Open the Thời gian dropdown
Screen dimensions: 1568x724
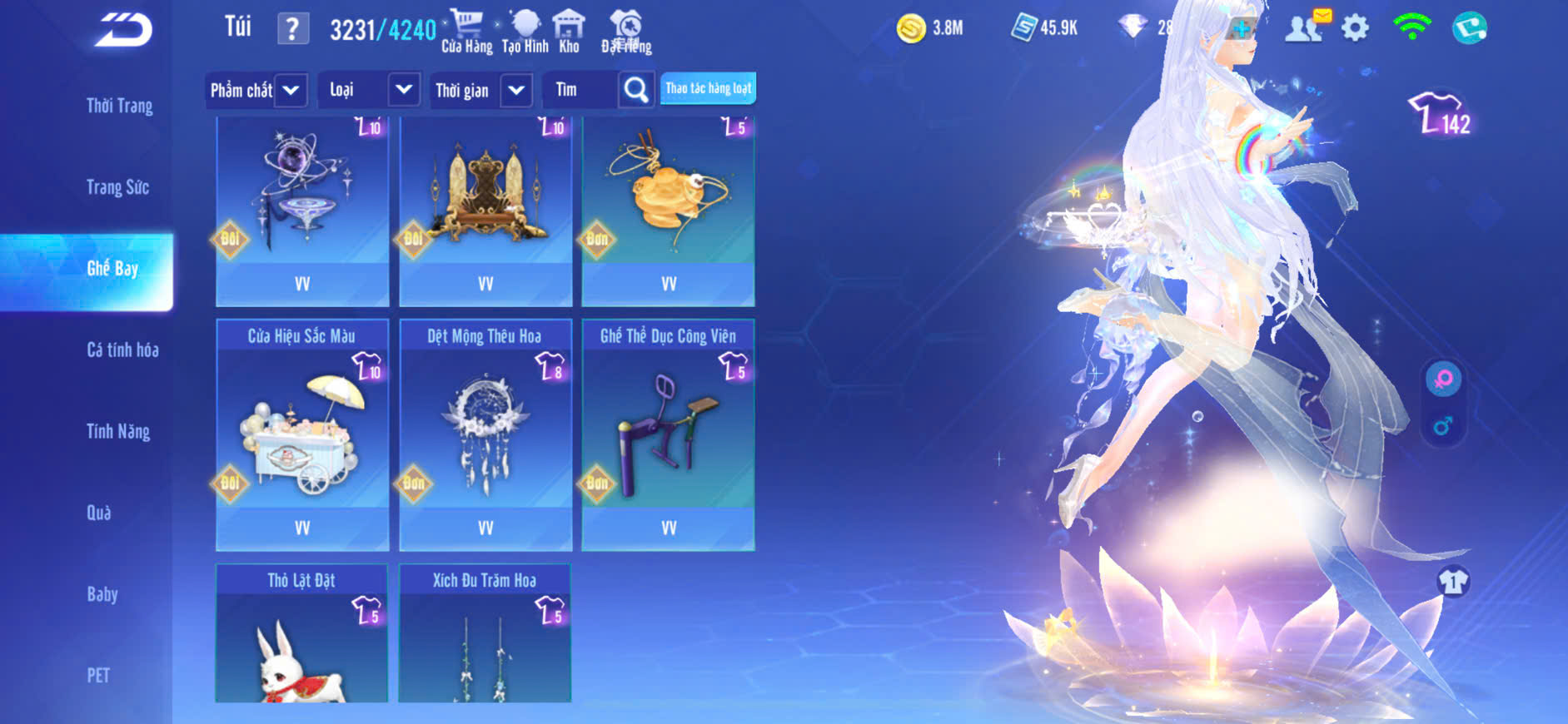(481, 90)
